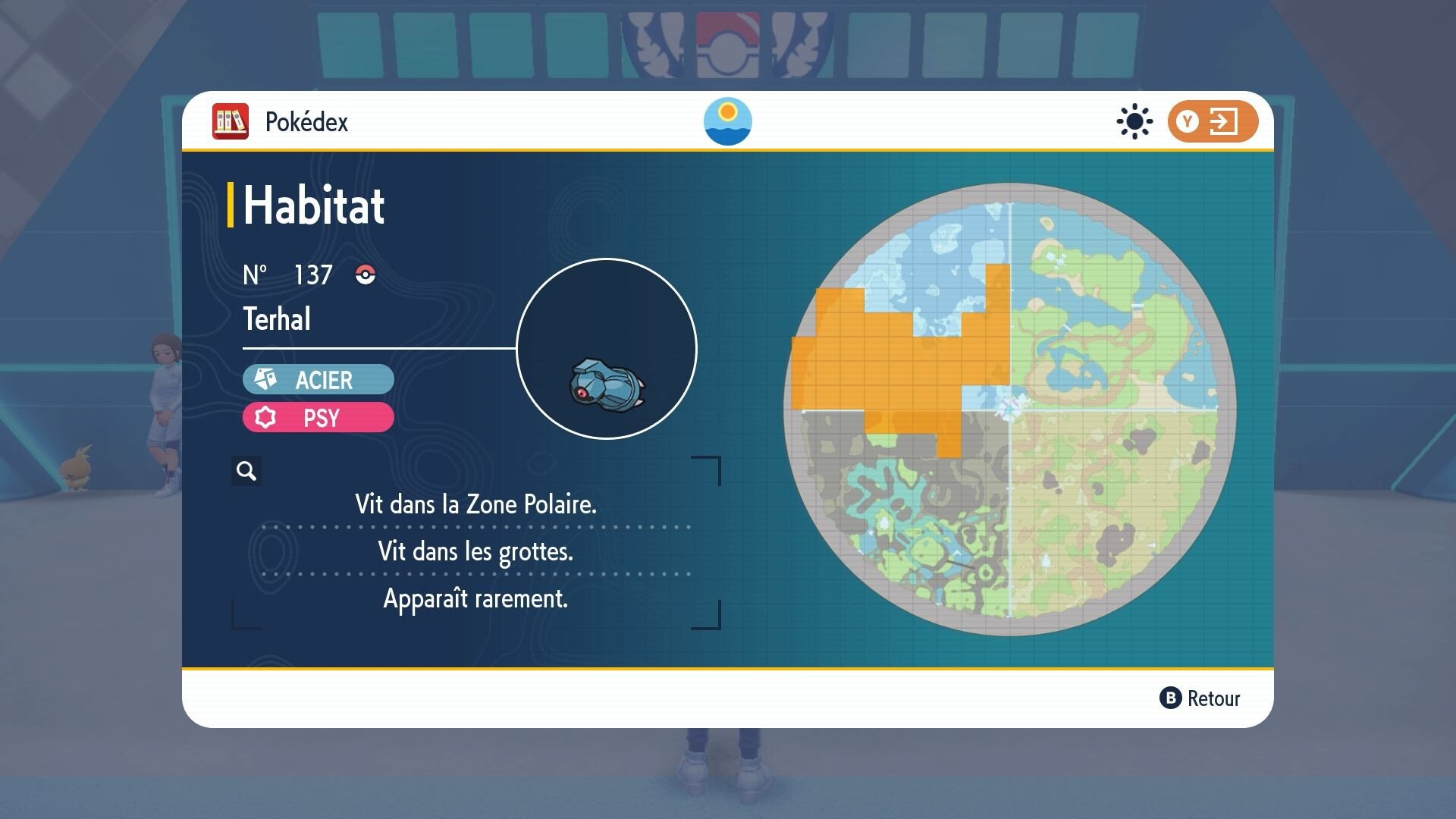This screenshot has height=819, width=1456.
Task: Select the winged emblem right of the Pokéball
Action: point(799,45)
